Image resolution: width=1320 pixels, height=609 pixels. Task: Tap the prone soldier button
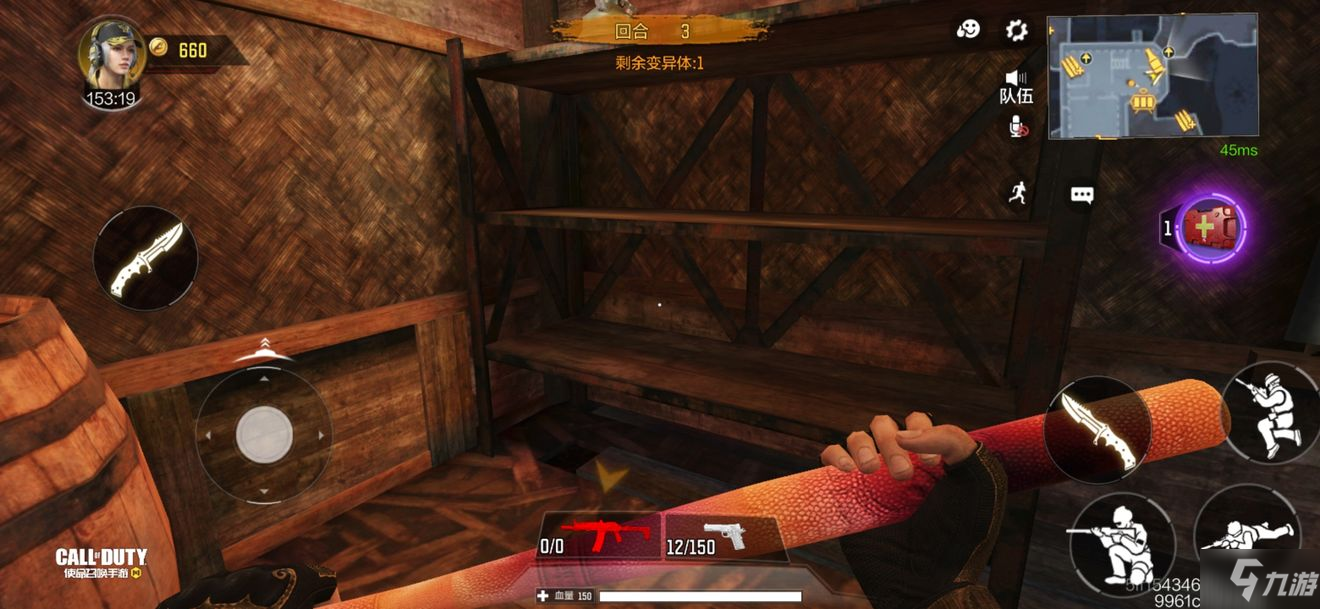coord(1247,534)
